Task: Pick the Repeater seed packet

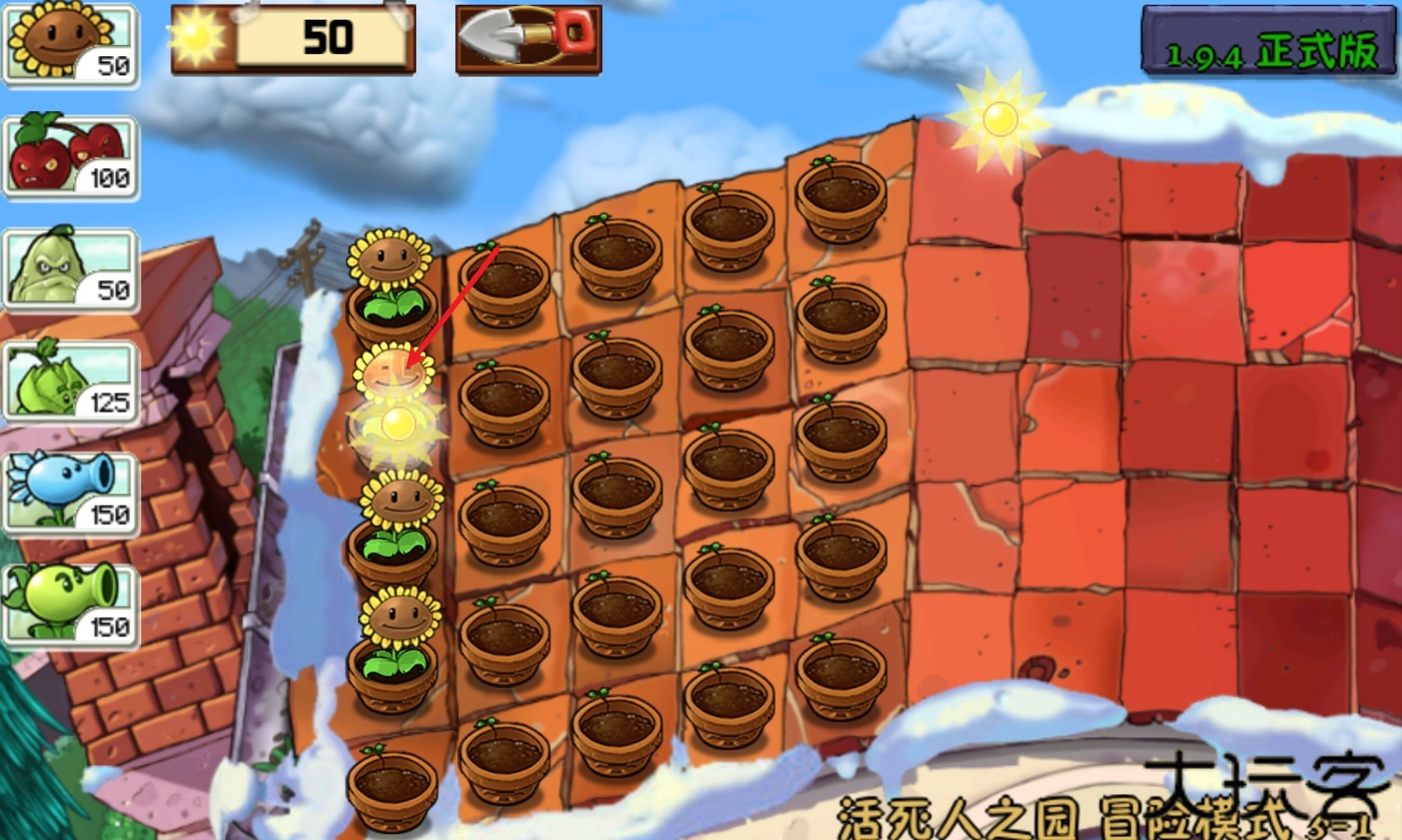Action: pos(70,605)
